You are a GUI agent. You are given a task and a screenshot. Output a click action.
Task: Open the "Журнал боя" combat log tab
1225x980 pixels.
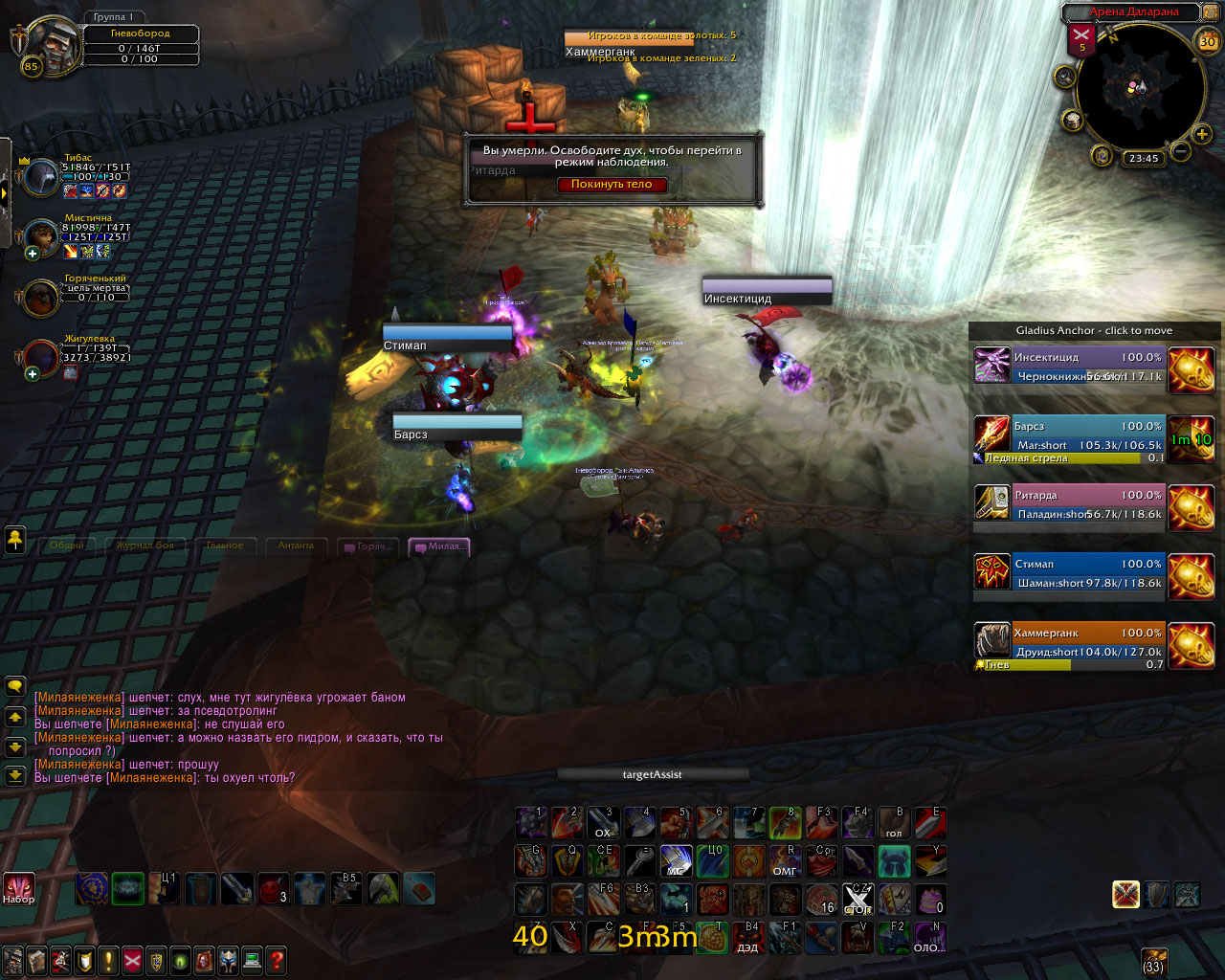tap(145, 546)
